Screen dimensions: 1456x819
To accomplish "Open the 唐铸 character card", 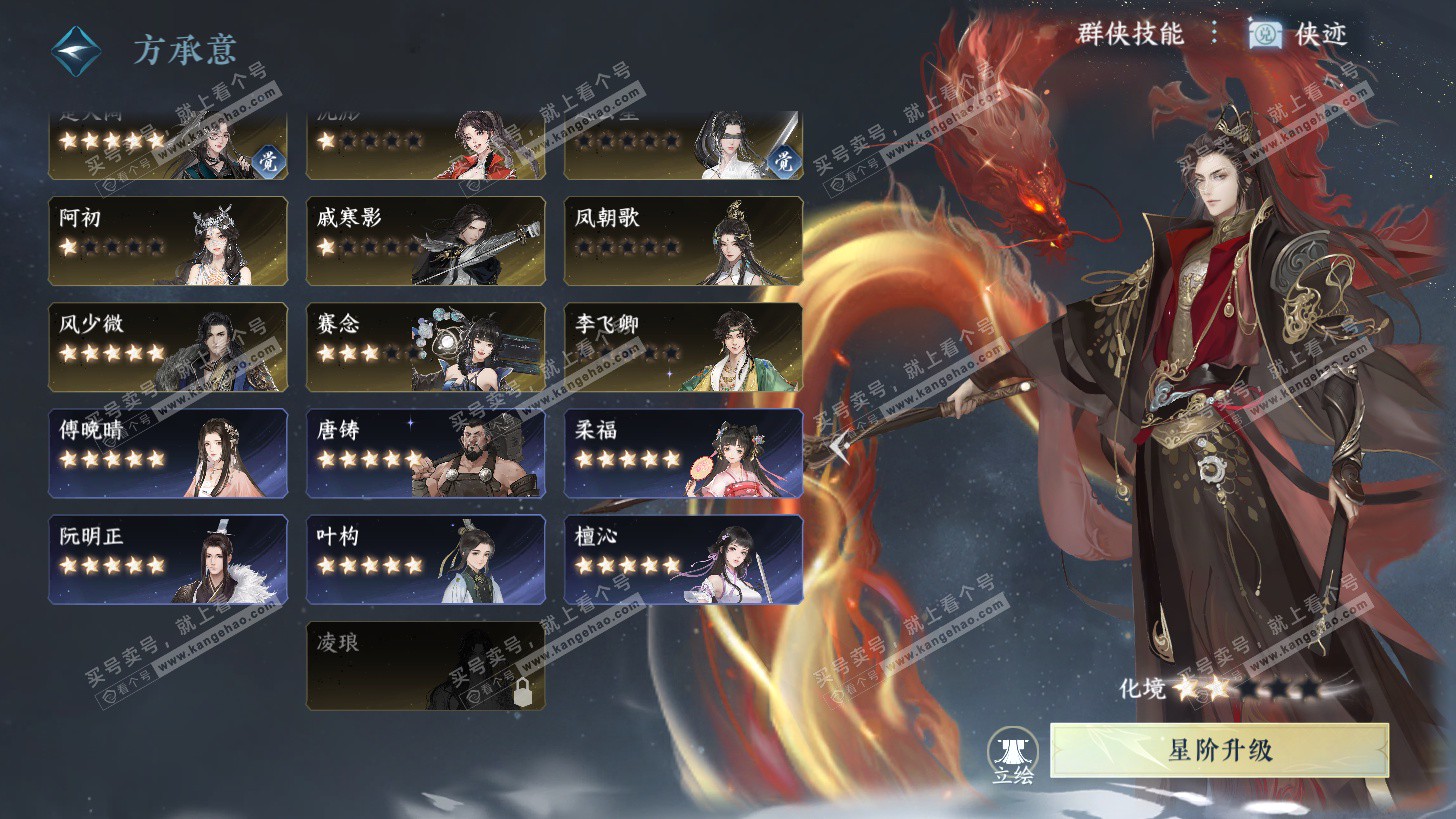I will coord(425,453).
